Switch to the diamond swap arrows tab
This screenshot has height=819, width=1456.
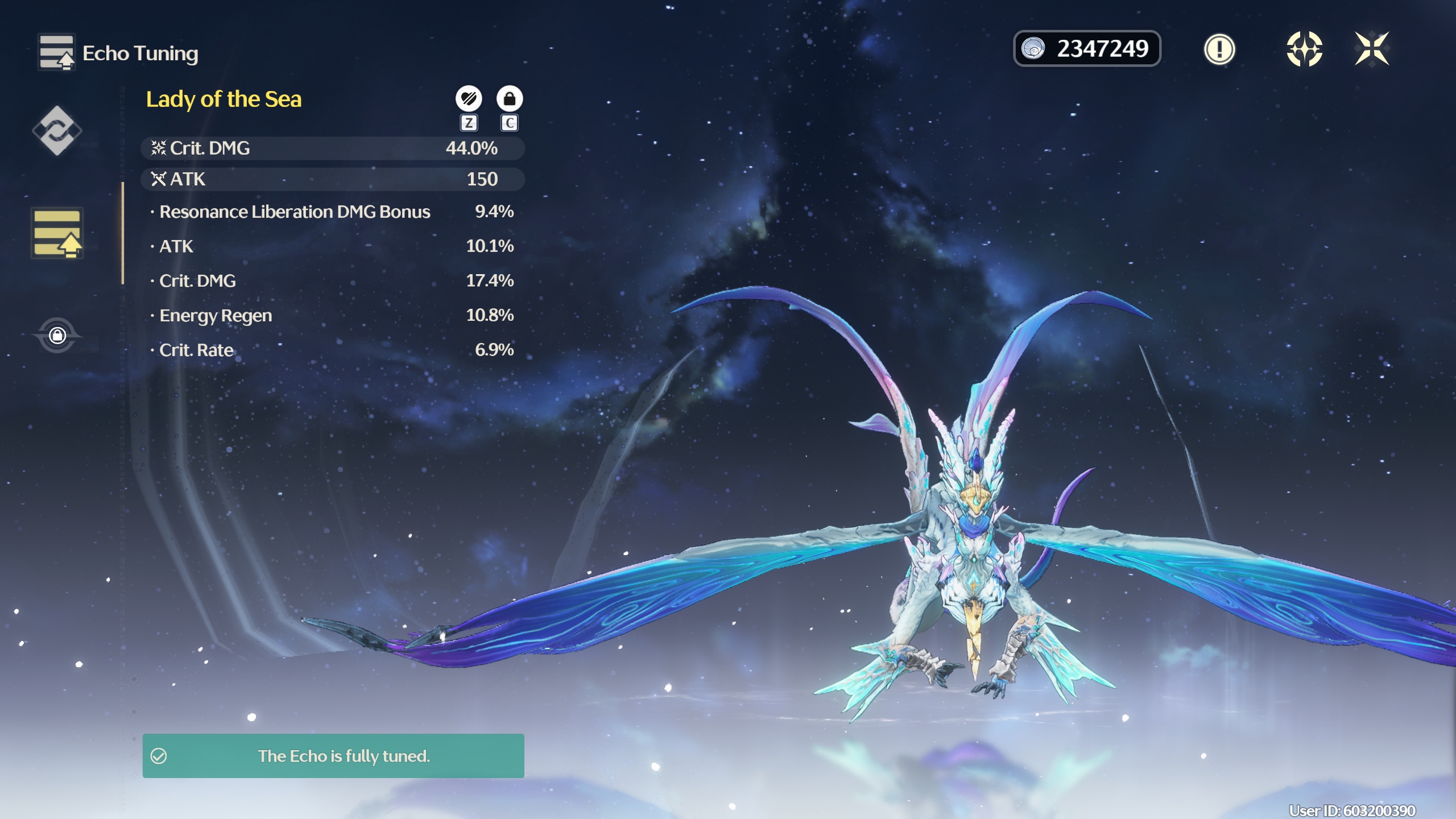click(x=57, y=131)
